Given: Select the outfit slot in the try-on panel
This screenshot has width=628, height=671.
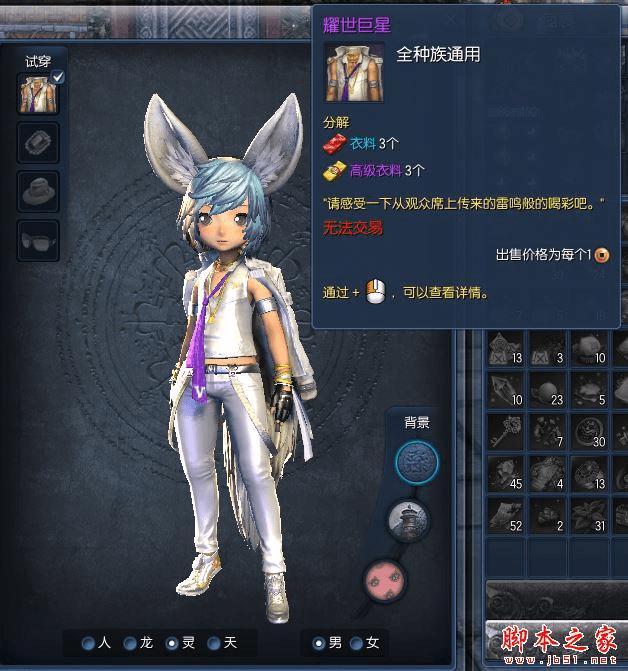Looking at the screenshot, I should 38,93.
